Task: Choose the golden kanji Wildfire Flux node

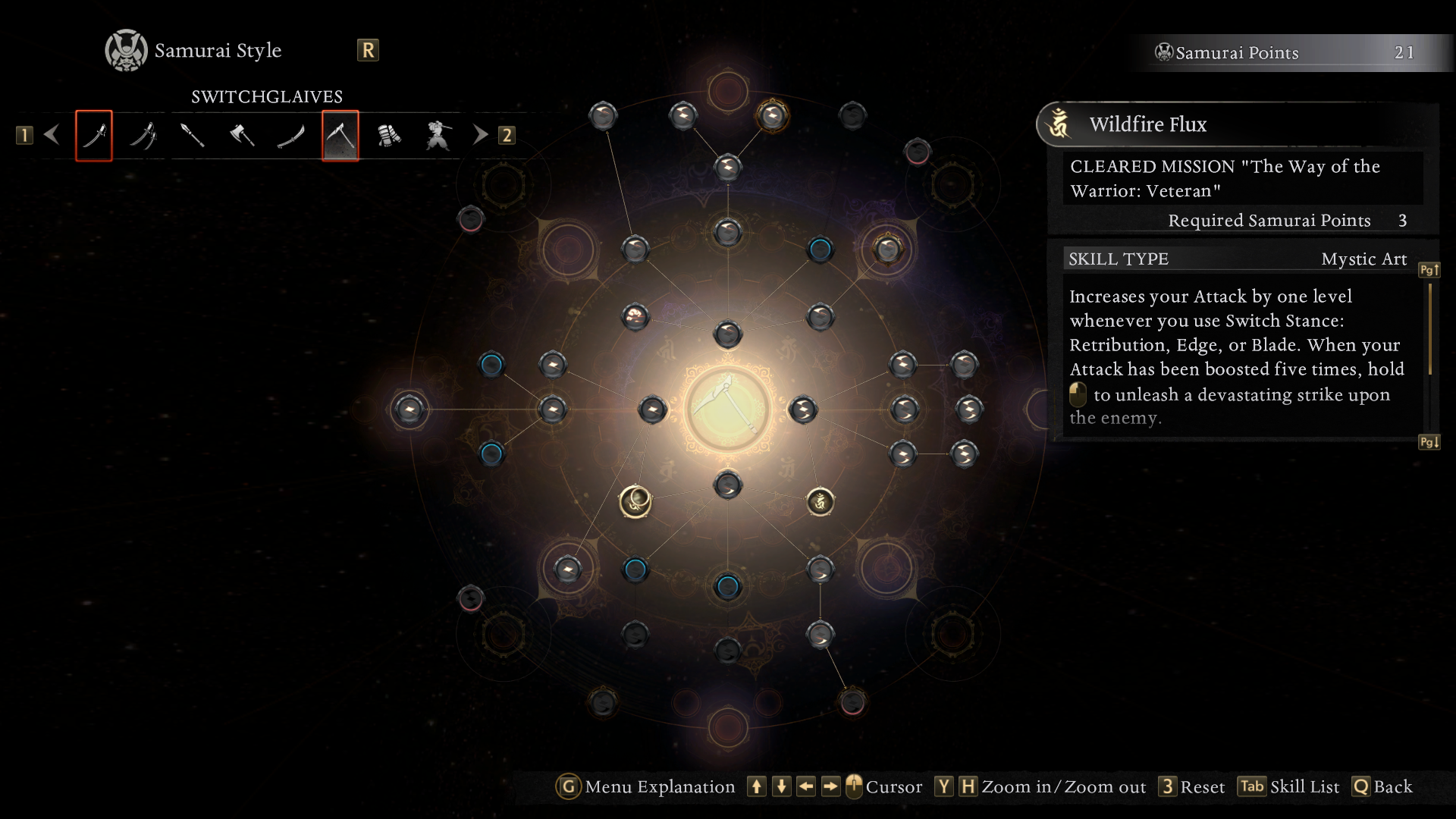Action: click(820, 501)
